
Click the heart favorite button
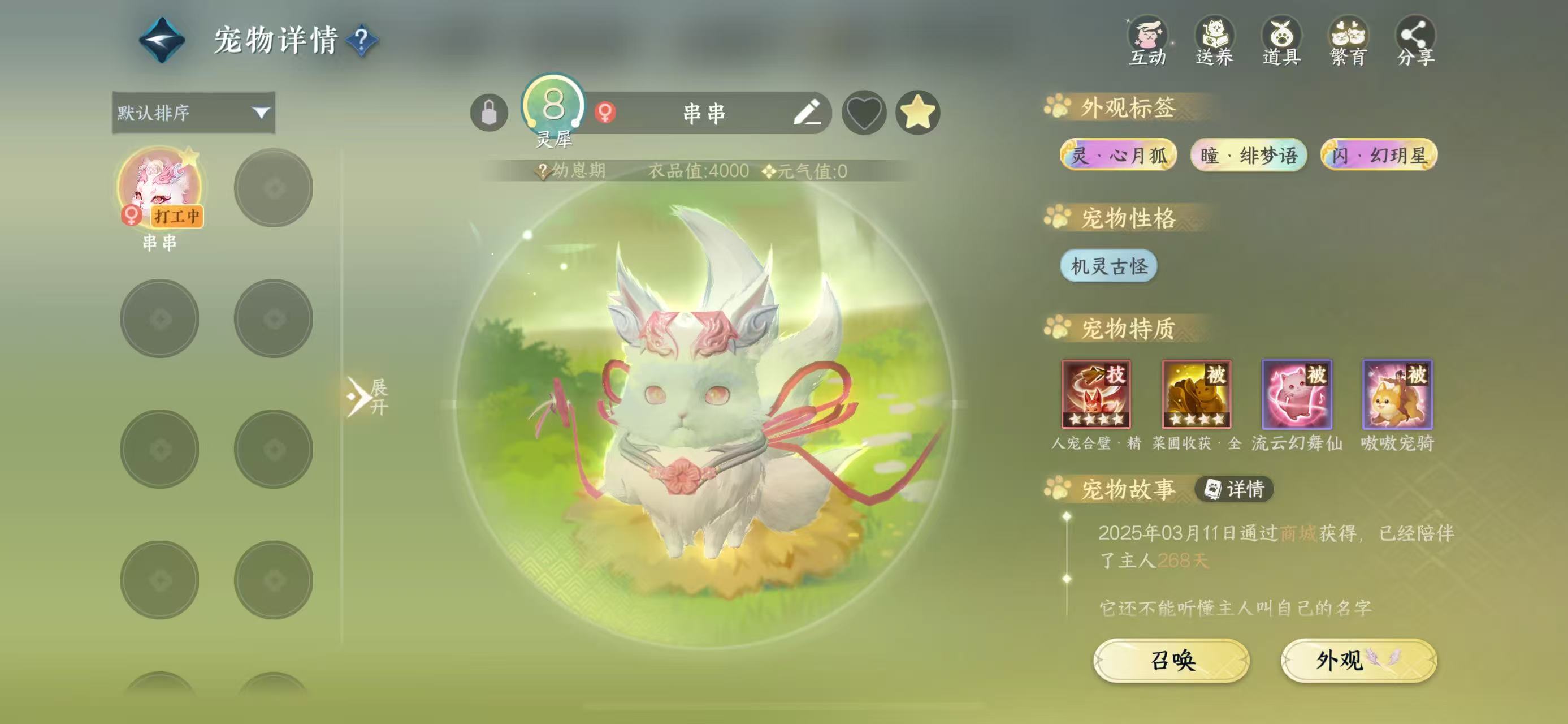(x=864, y=113)
